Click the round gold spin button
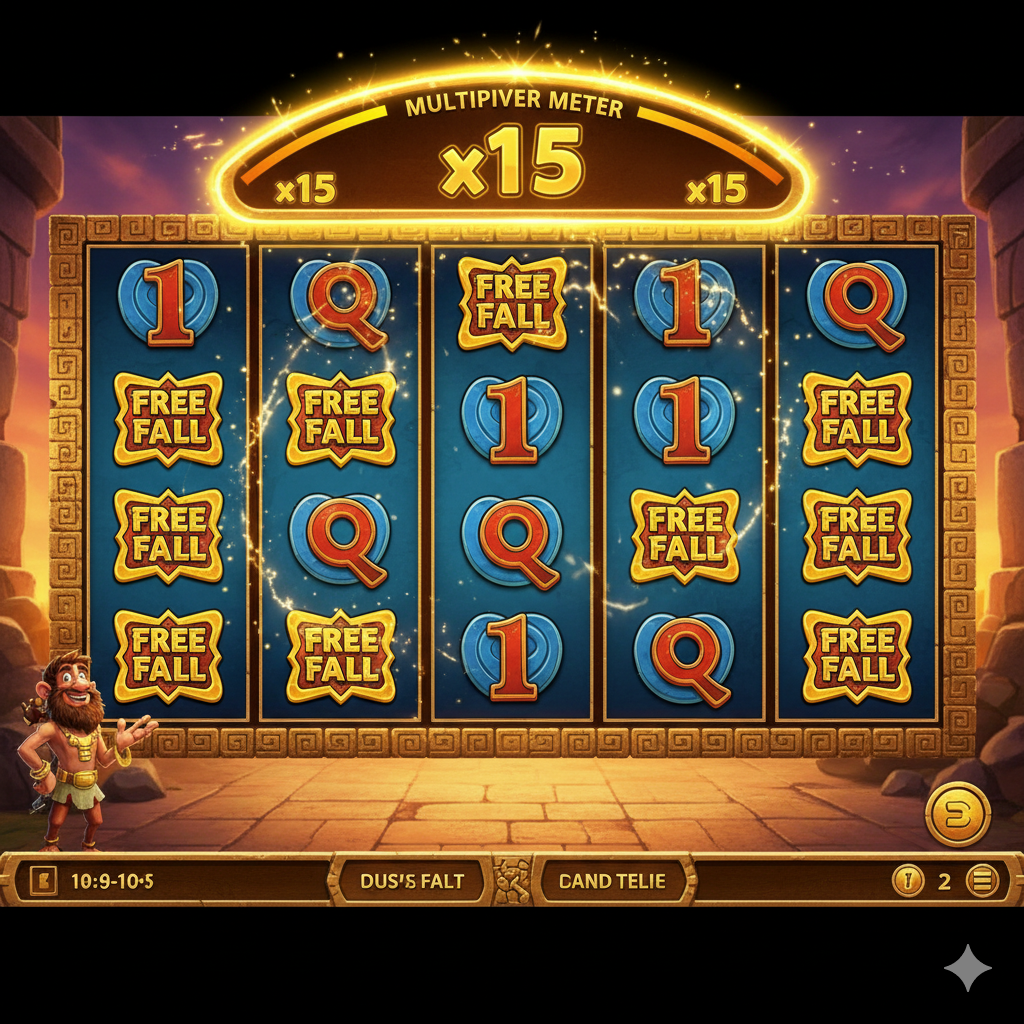 click(x=957, y=814)
